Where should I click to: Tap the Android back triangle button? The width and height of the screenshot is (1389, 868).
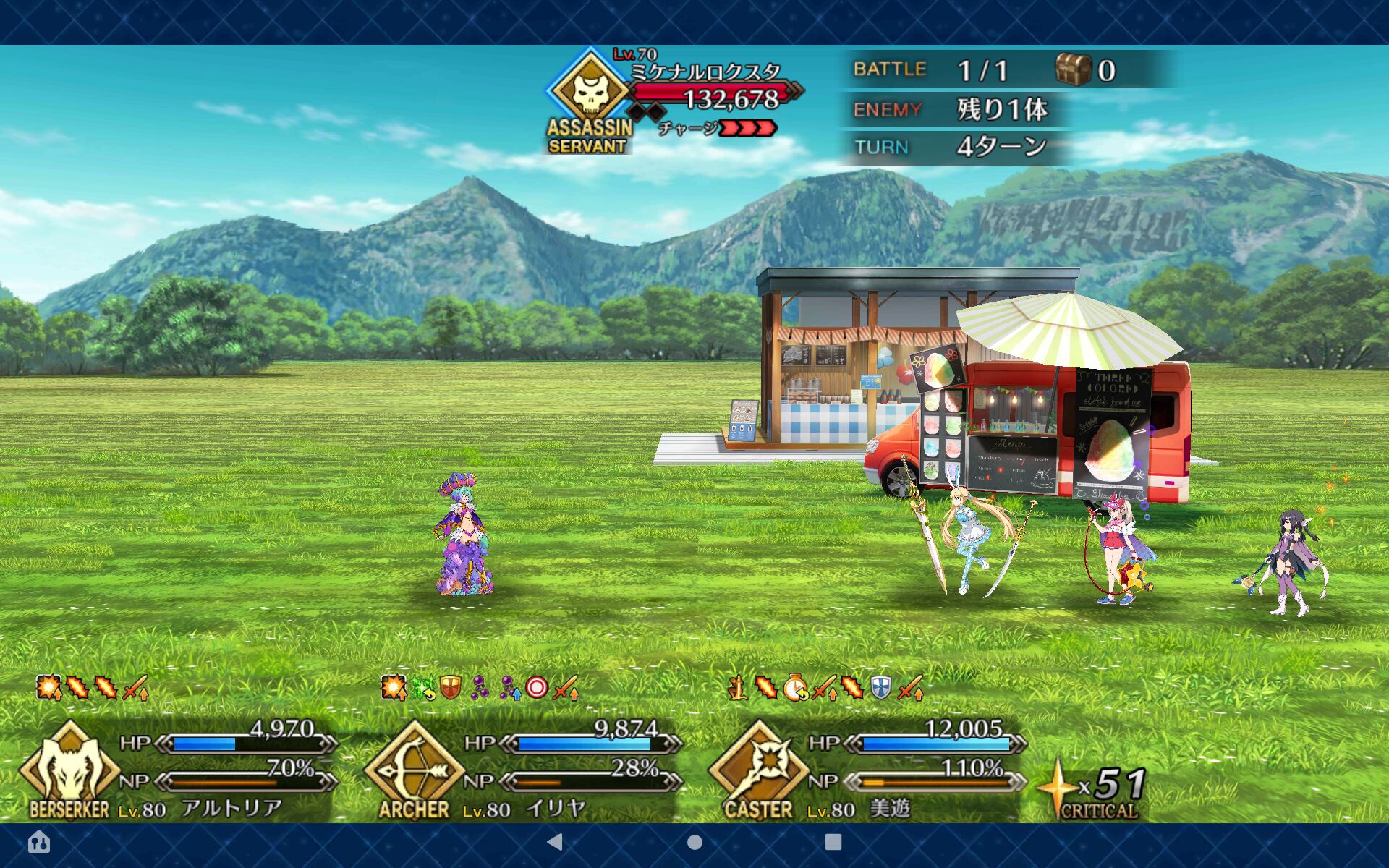(x=555, y=841)
